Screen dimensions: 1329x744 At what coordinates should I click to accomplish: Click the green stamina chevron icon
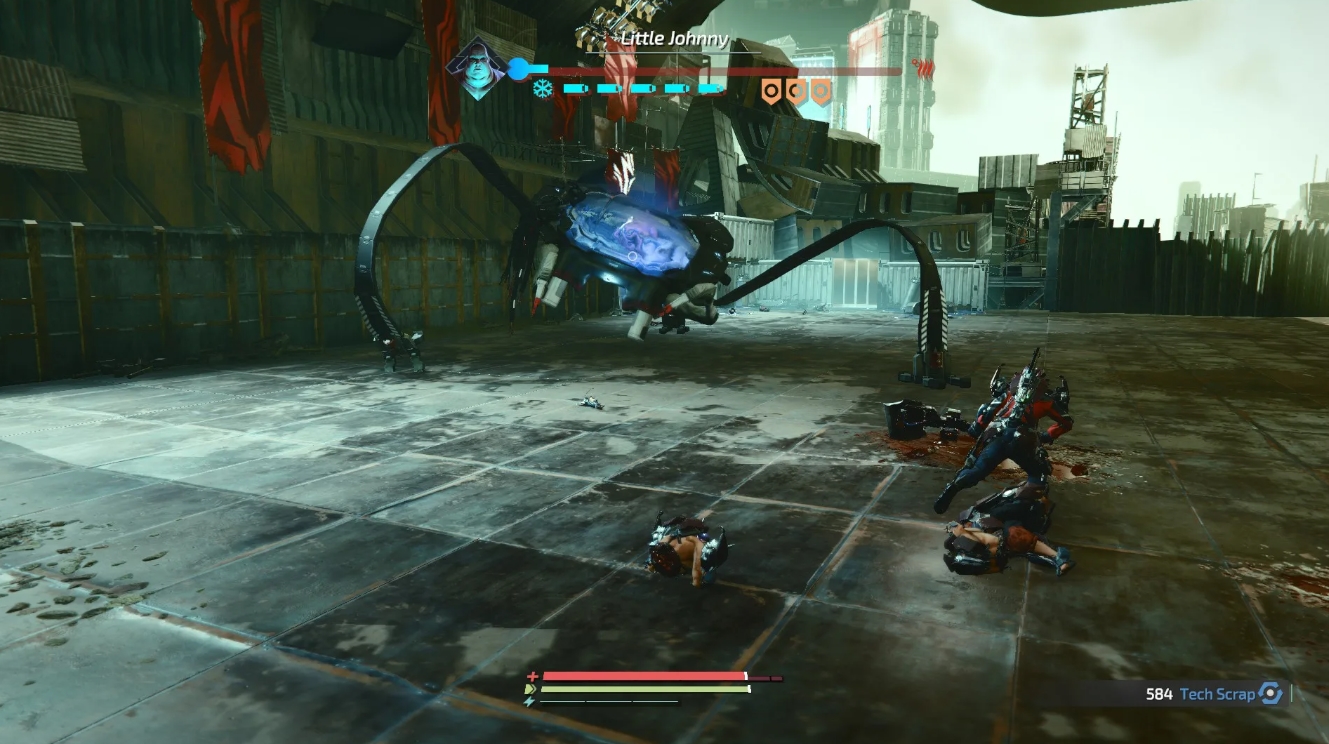[x=531, y=688]
